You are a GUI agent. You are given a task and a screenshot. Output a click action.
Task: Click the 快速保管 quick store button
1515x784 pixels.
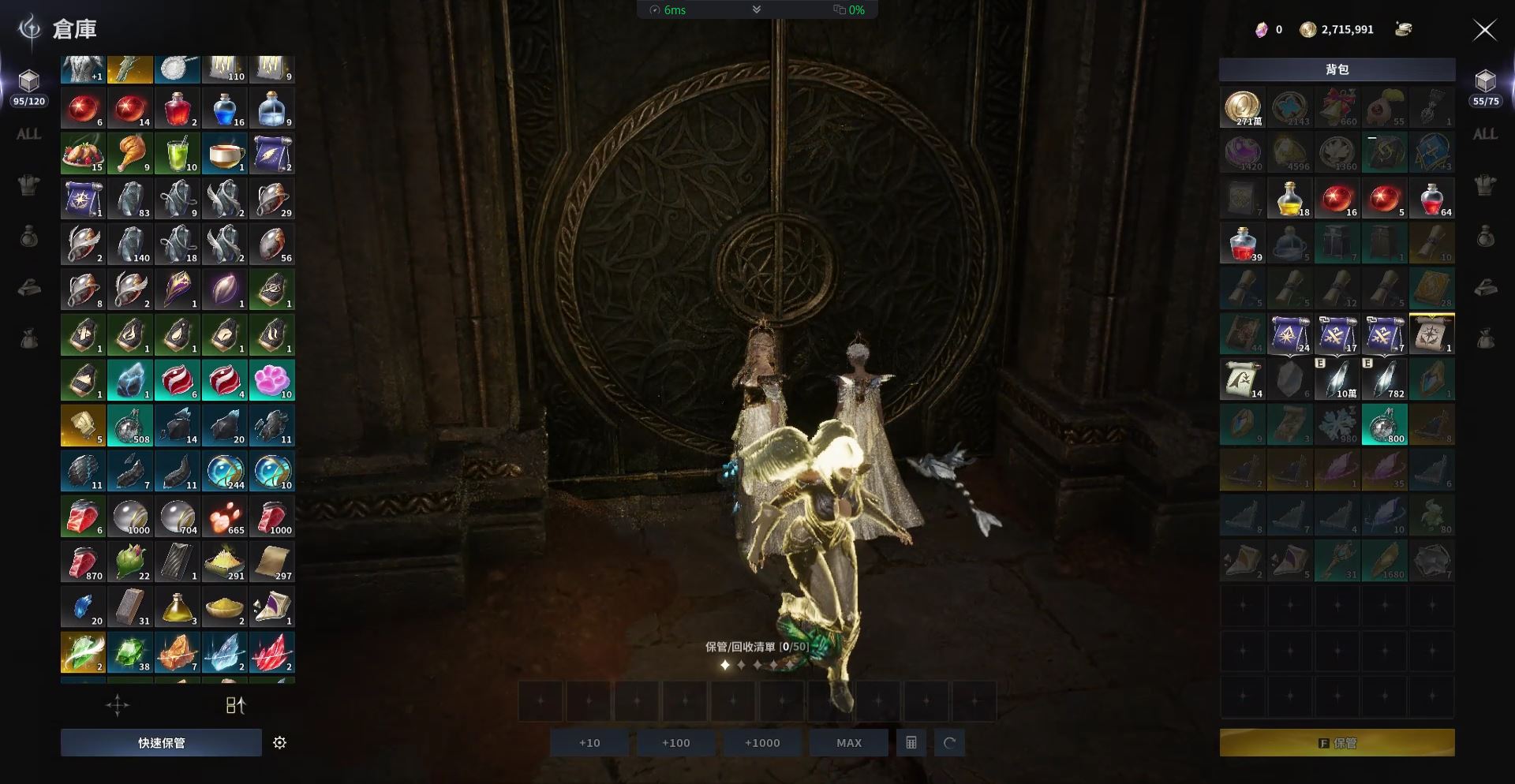tap(161, 742)
